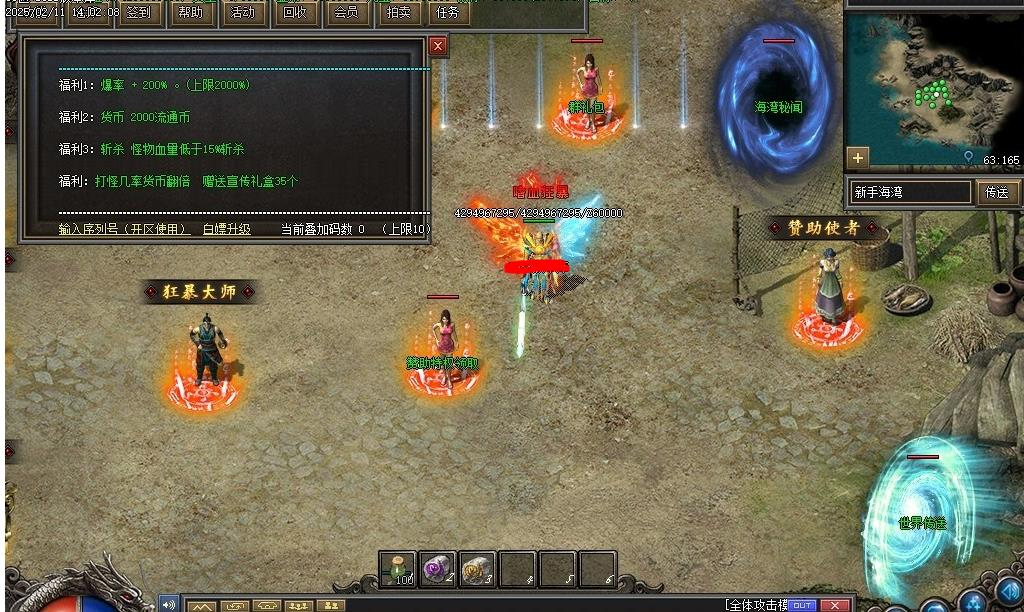Choose the 白蝶升级 option

point(227,229)
